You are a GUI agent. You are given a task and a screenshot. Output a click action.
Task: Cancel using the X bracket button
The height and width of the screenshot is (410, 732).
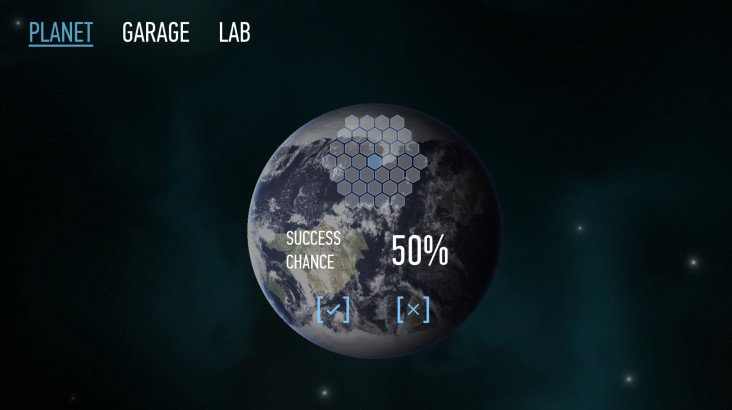click(x=412, y=310)
